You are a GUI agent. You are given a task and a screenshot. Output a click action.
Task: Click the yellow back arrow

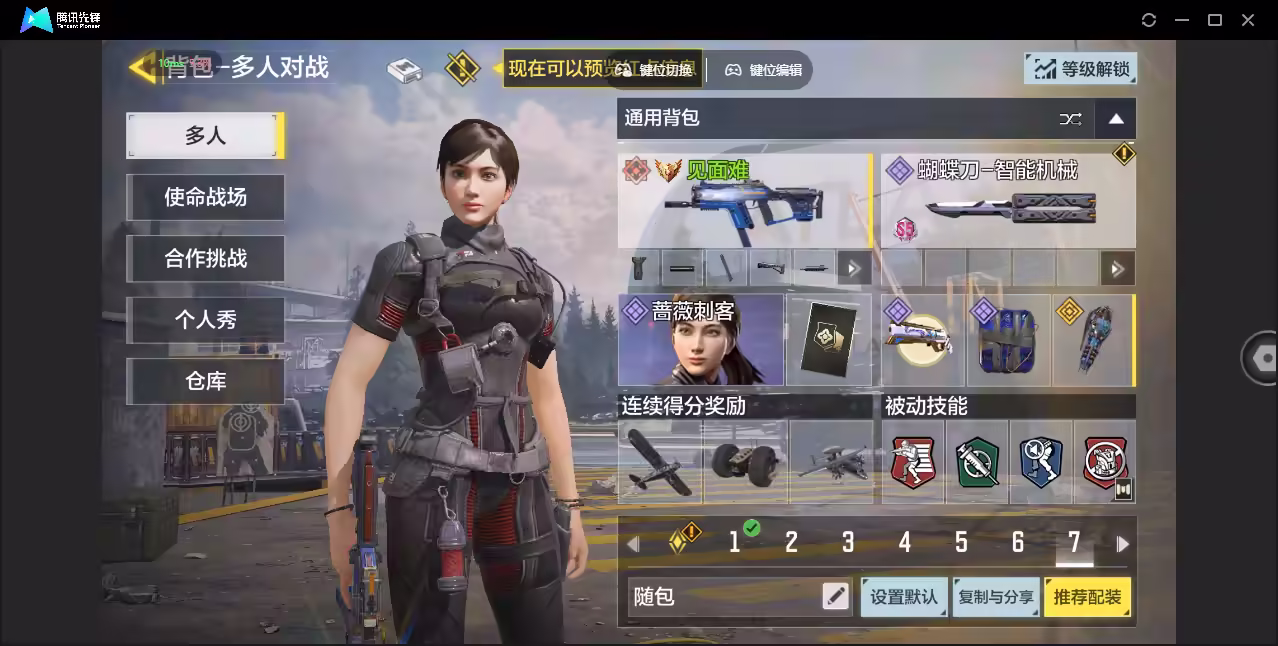(142, 67)
